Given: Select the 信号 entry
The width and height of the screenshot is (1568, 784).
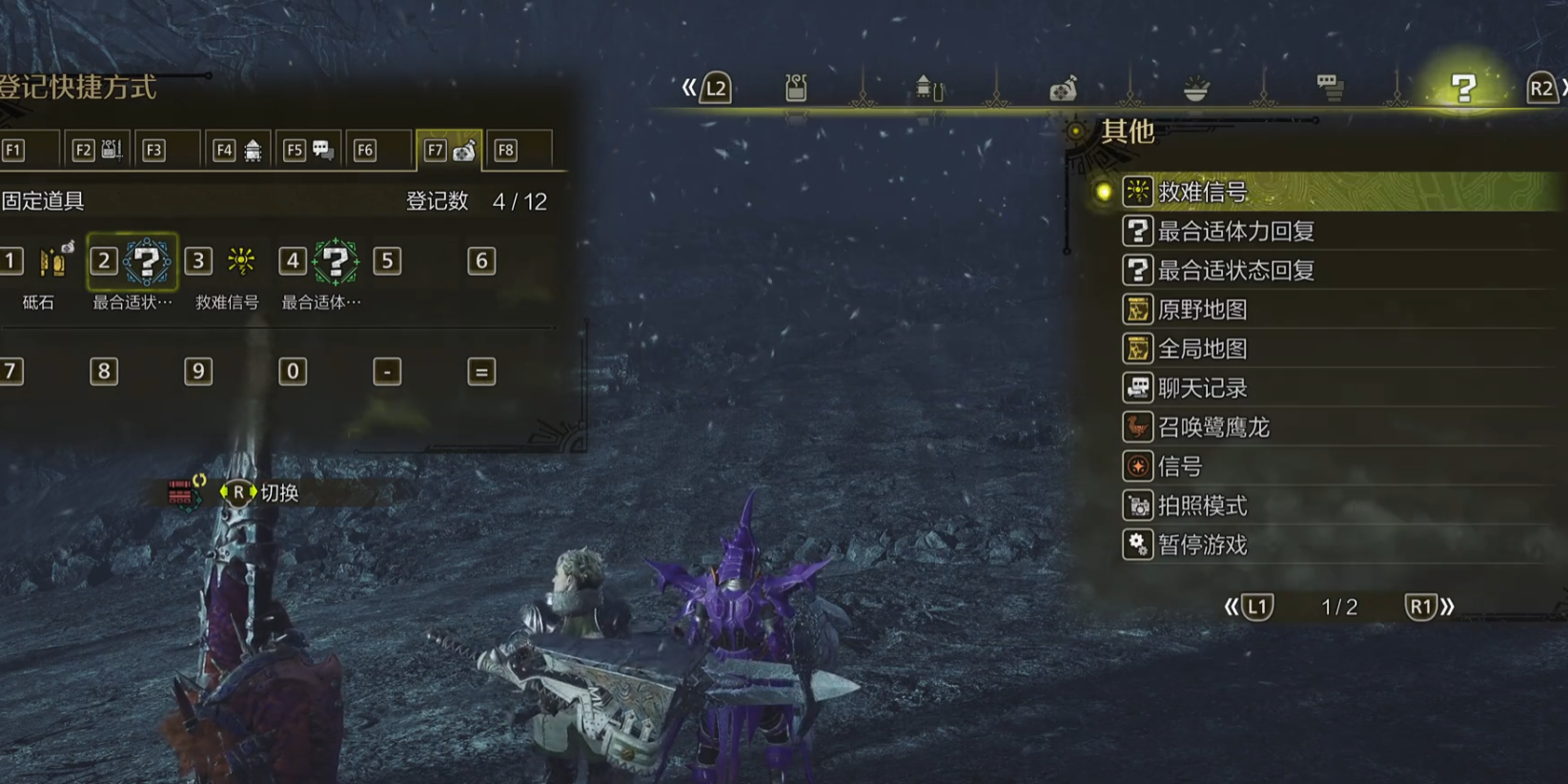Looking at the screenshot, I should (x=1179, y=465).
